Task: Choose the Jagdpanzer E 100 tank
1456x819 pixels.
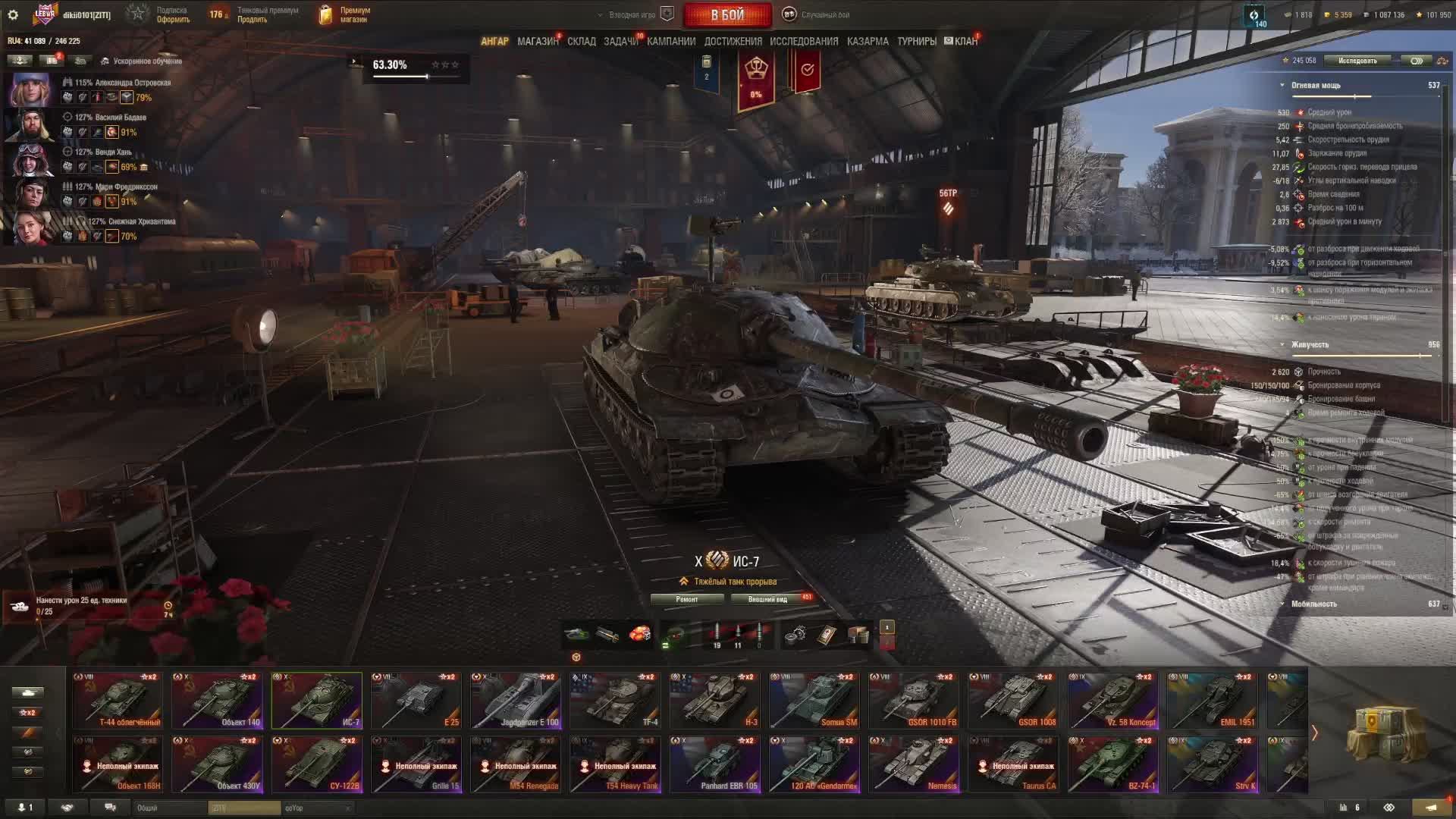Action: click(x=516, y=700)
